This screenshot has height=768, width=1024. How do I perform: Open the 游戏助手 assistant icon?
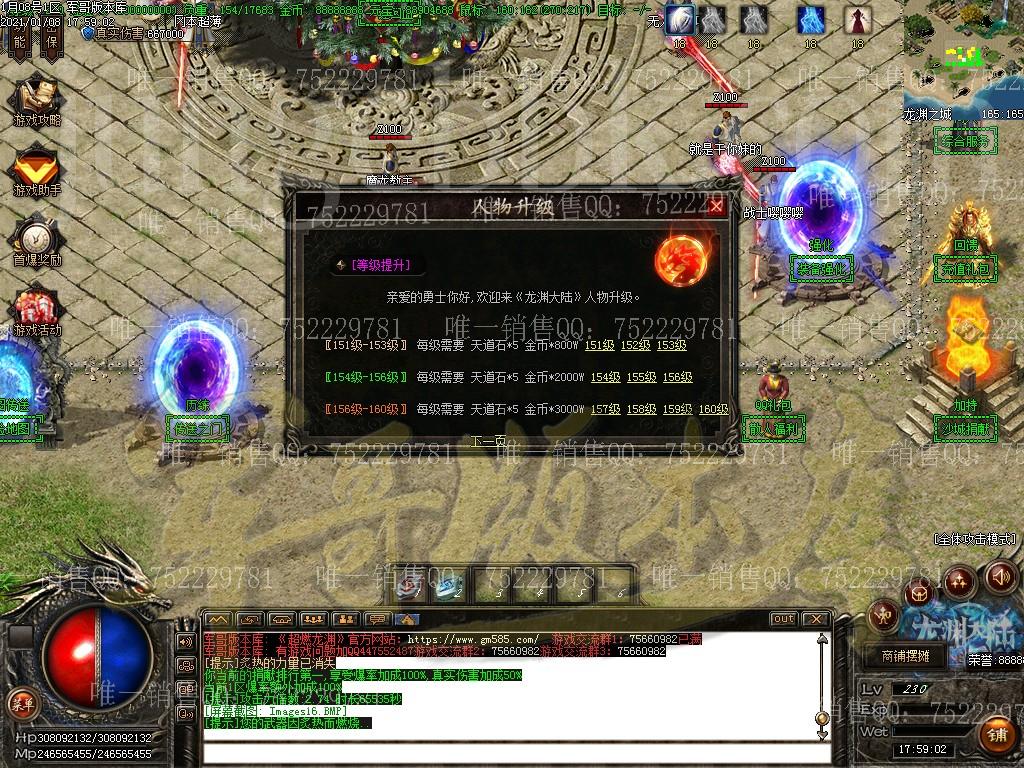coord(36,170)
